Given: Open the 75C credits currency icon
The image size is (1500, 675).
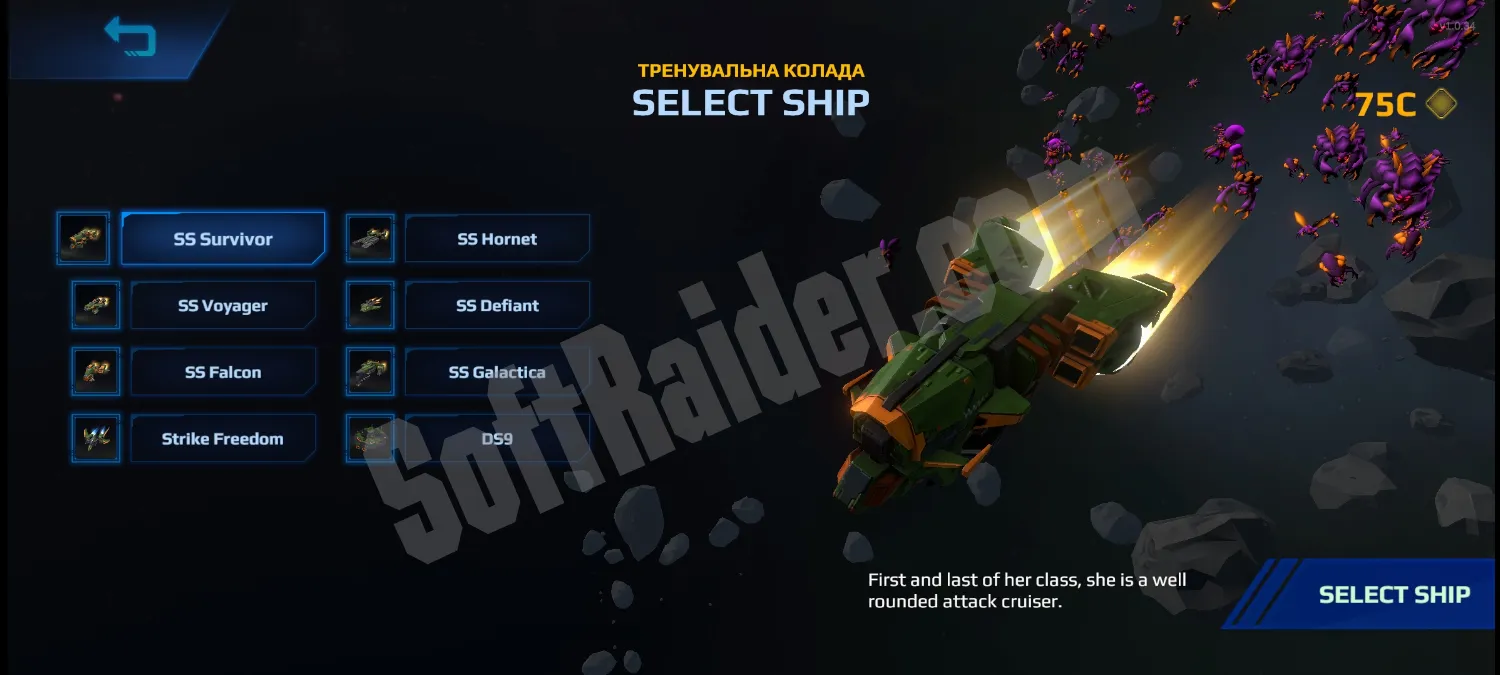Looking at the screenshot, I should (x=1441, y=103).
